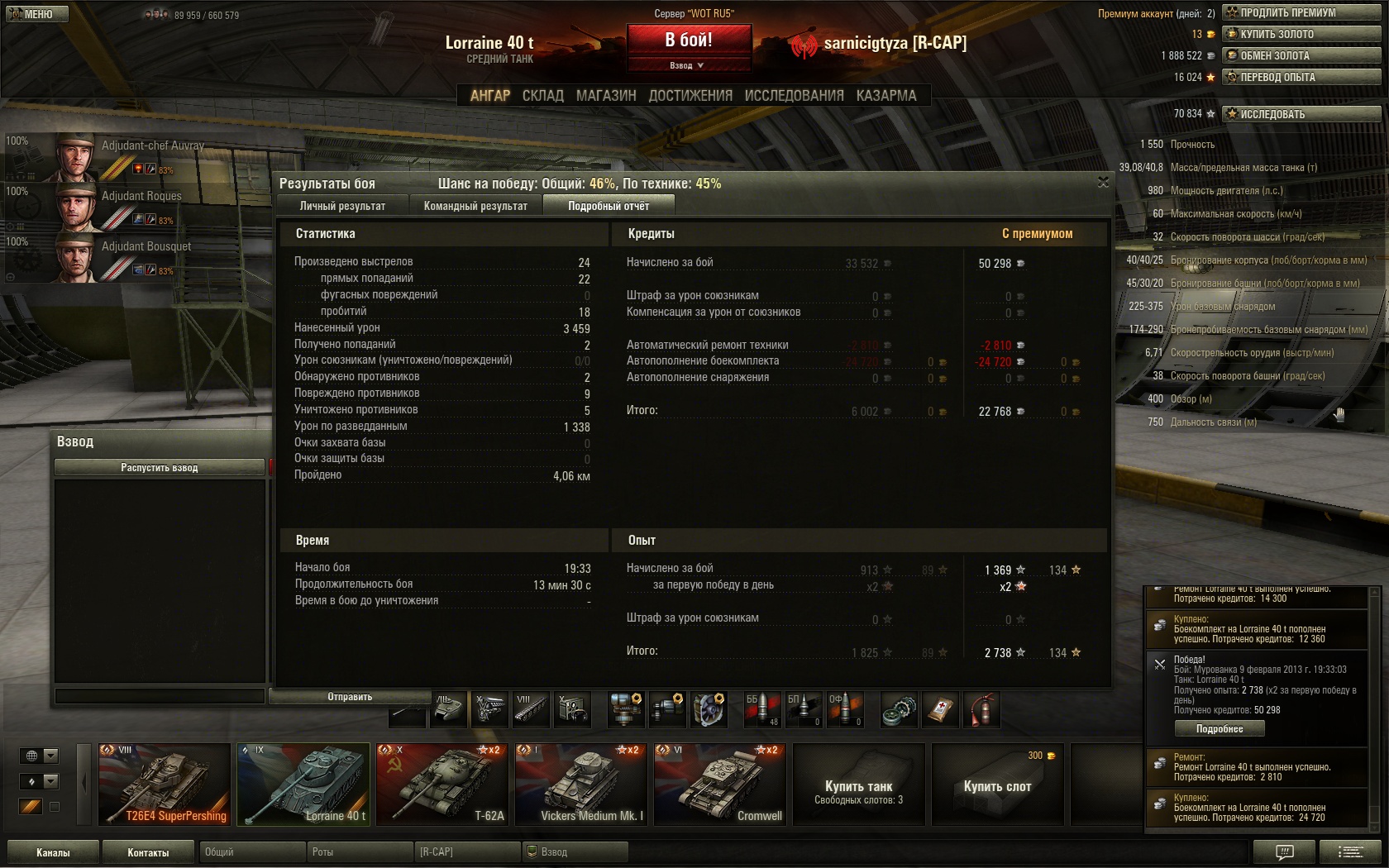Close the battle results window
The image size is (1389, 868).
click(x=1103, y=182)
